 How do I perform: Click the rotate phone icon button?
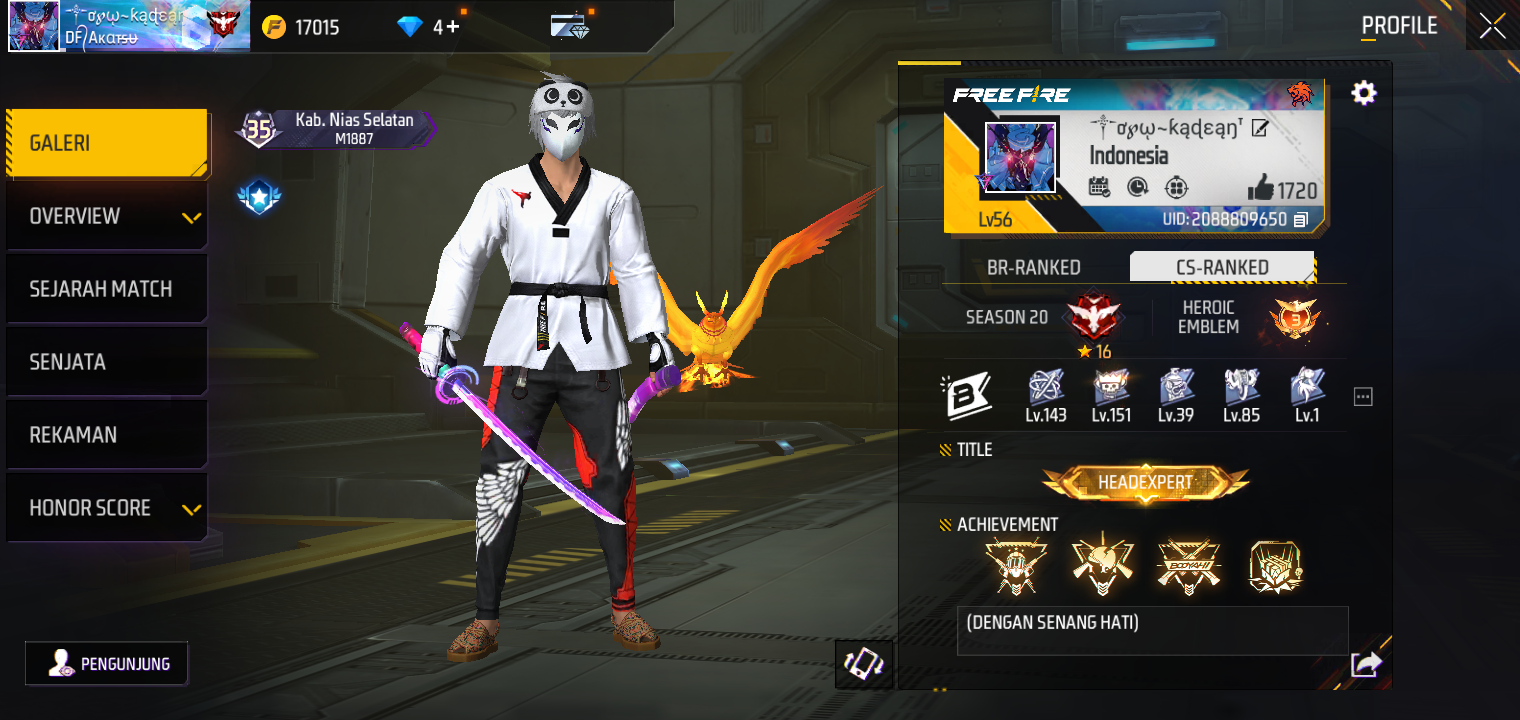coord(864,664)
